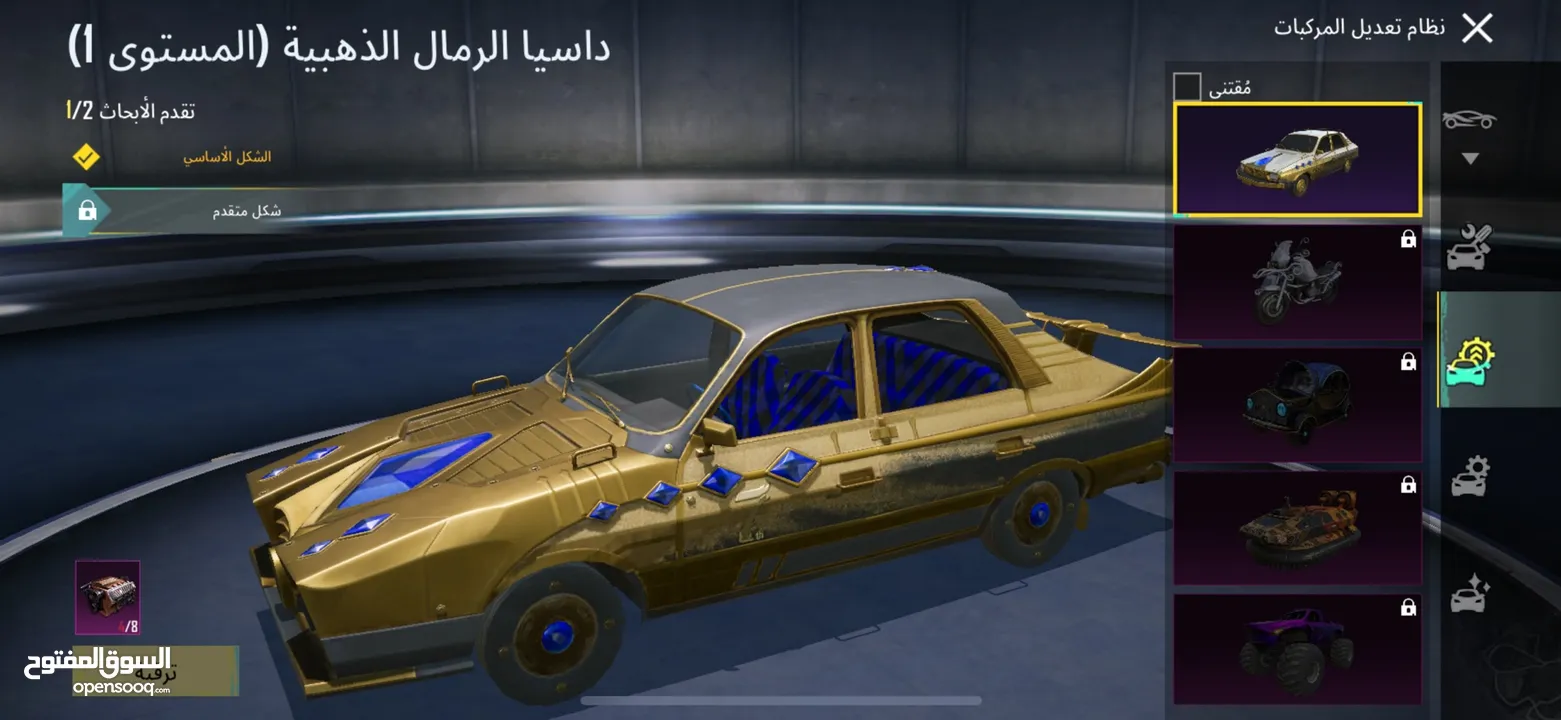Click the lock icon on شكل متقدم bar
The height and width of the screenshot is (720, 1561).
pos(89,209)
